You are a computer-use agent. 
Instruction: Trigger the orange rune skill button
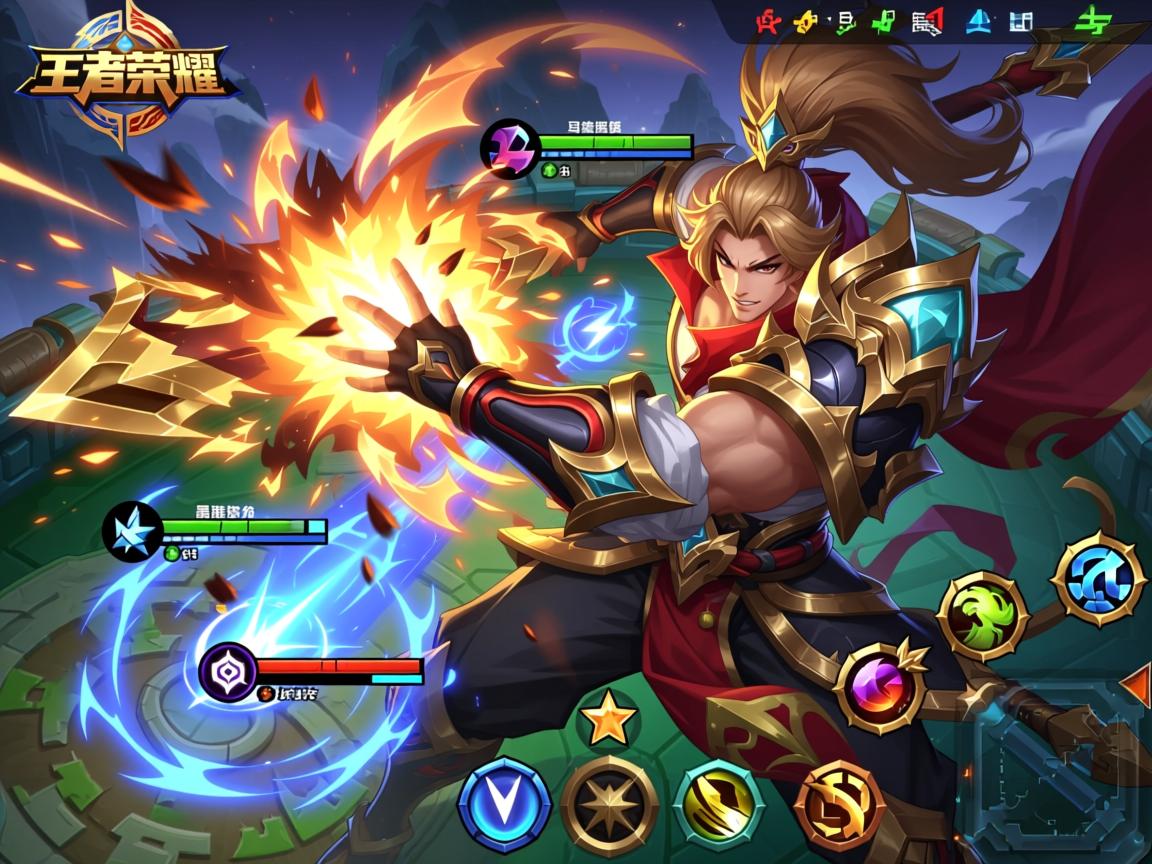[840, 807]
